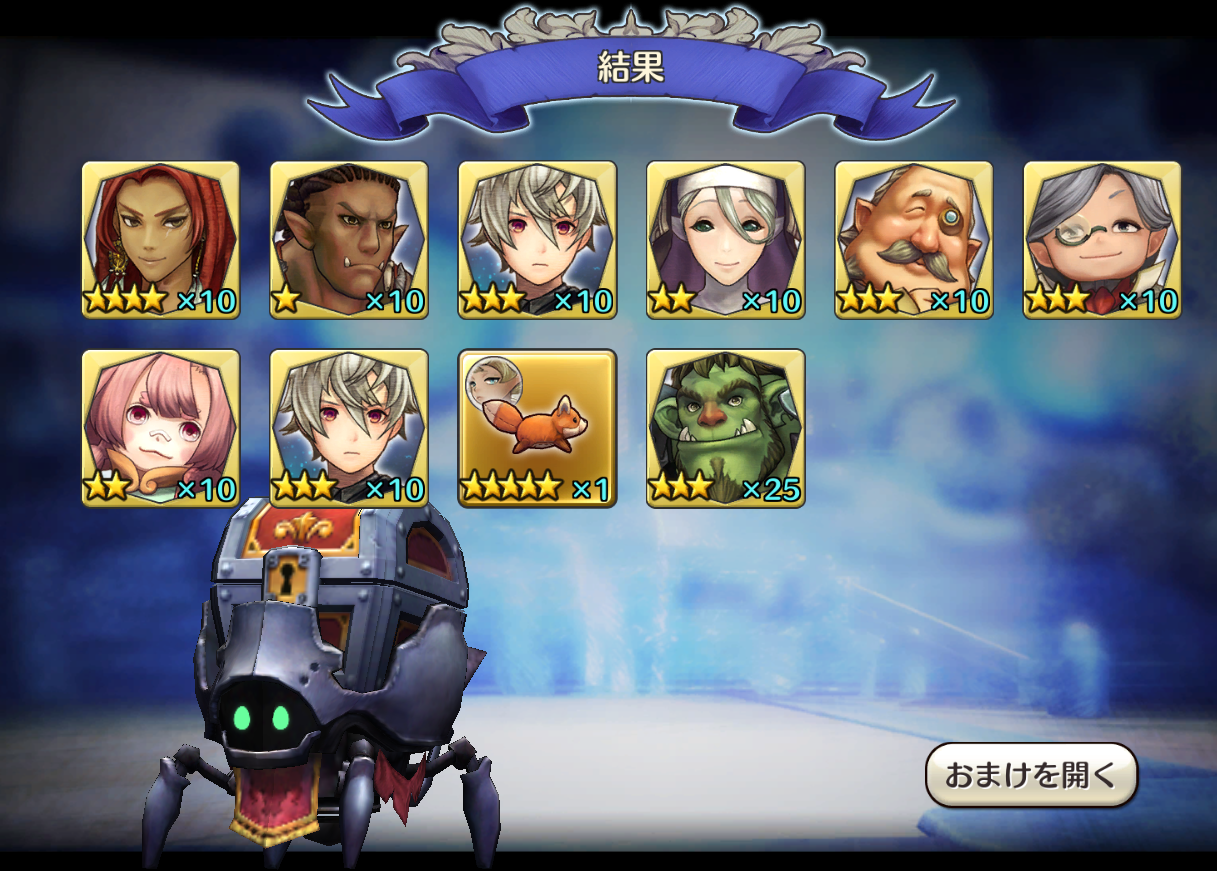Click the green orc x25 tile
This screenshot has height=871, width=1217.
click(x=725, y=428)
